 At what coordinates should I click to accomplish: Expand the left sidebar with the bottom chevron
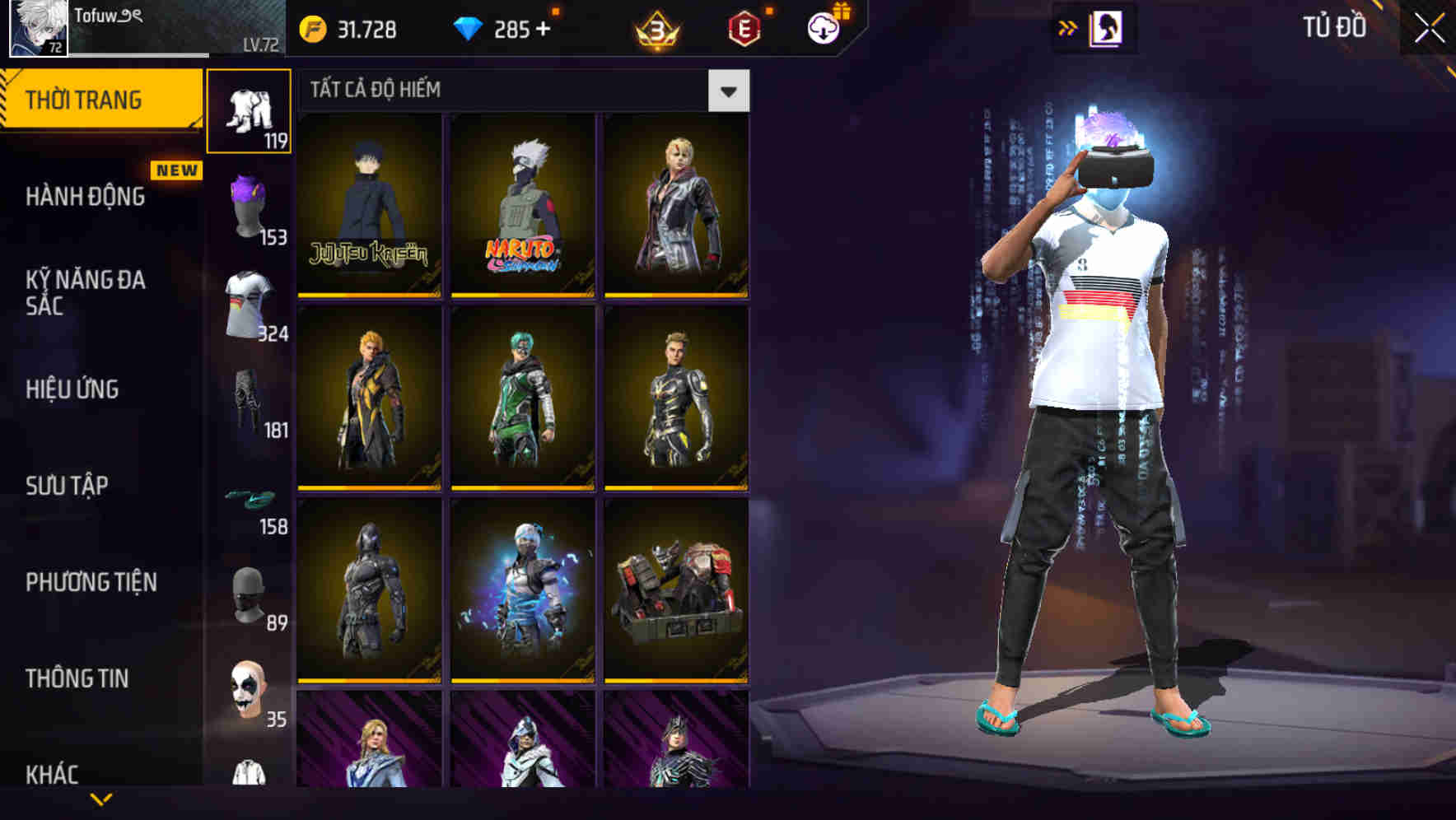[x=99, y=799]
